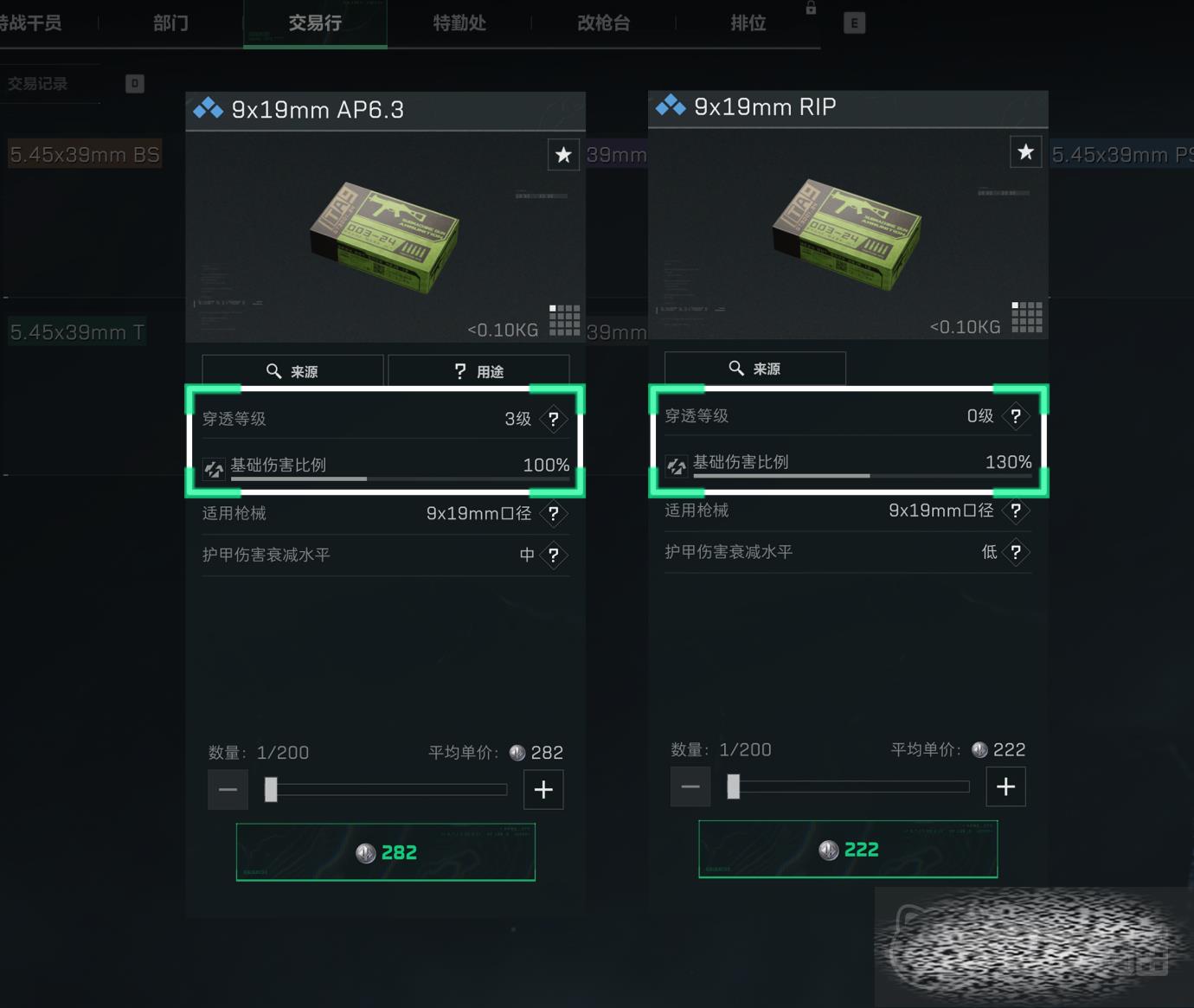Buy 9x19mm AP6.3 for 282
The width and height of the screenshot is (1194, 1008).
pyautogui.click(x=385, y=852)
